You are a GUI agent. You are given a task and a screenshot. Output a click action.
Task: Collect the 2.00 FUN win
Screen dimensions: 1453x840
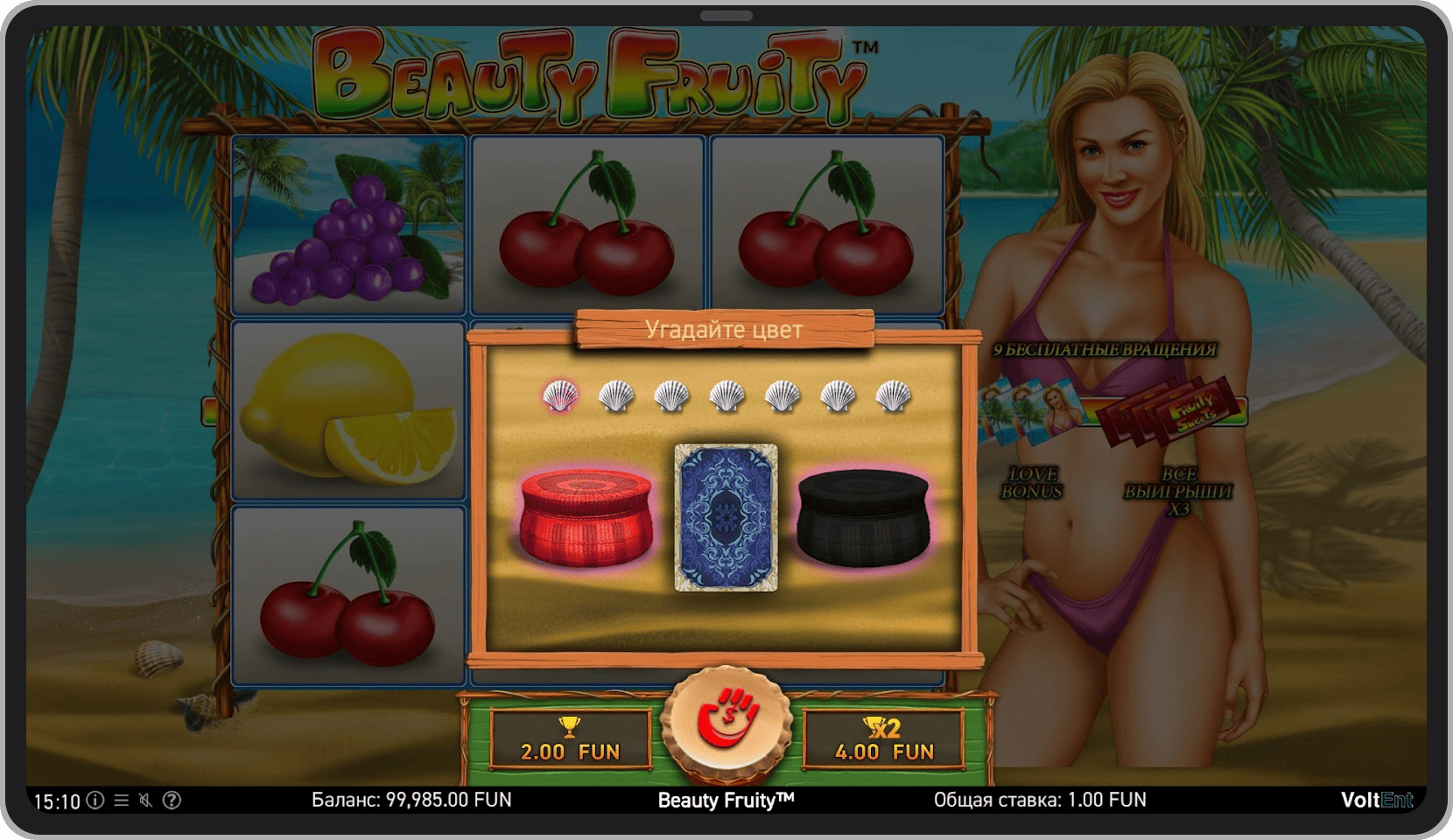point(569,748)
